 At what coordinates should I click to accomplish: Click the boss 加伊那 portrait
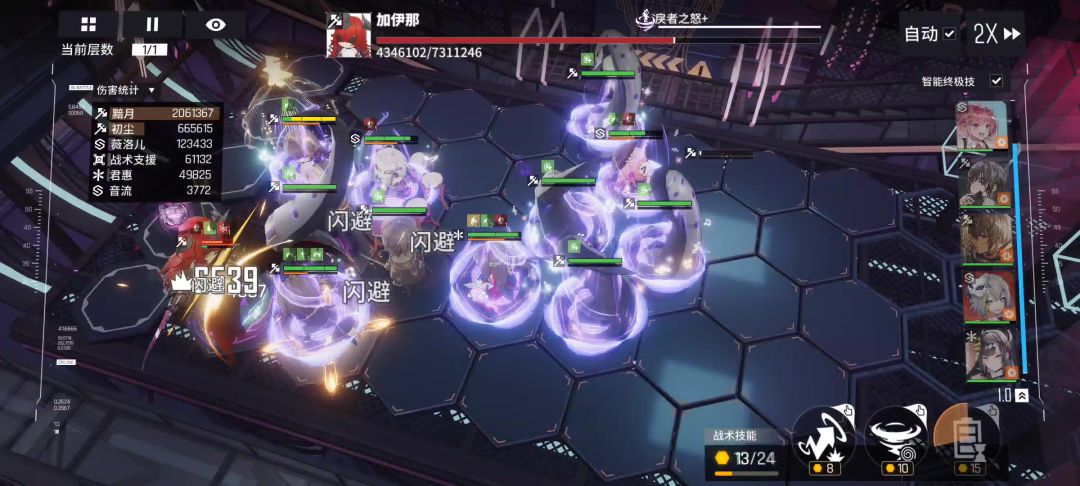click(349, 35)
